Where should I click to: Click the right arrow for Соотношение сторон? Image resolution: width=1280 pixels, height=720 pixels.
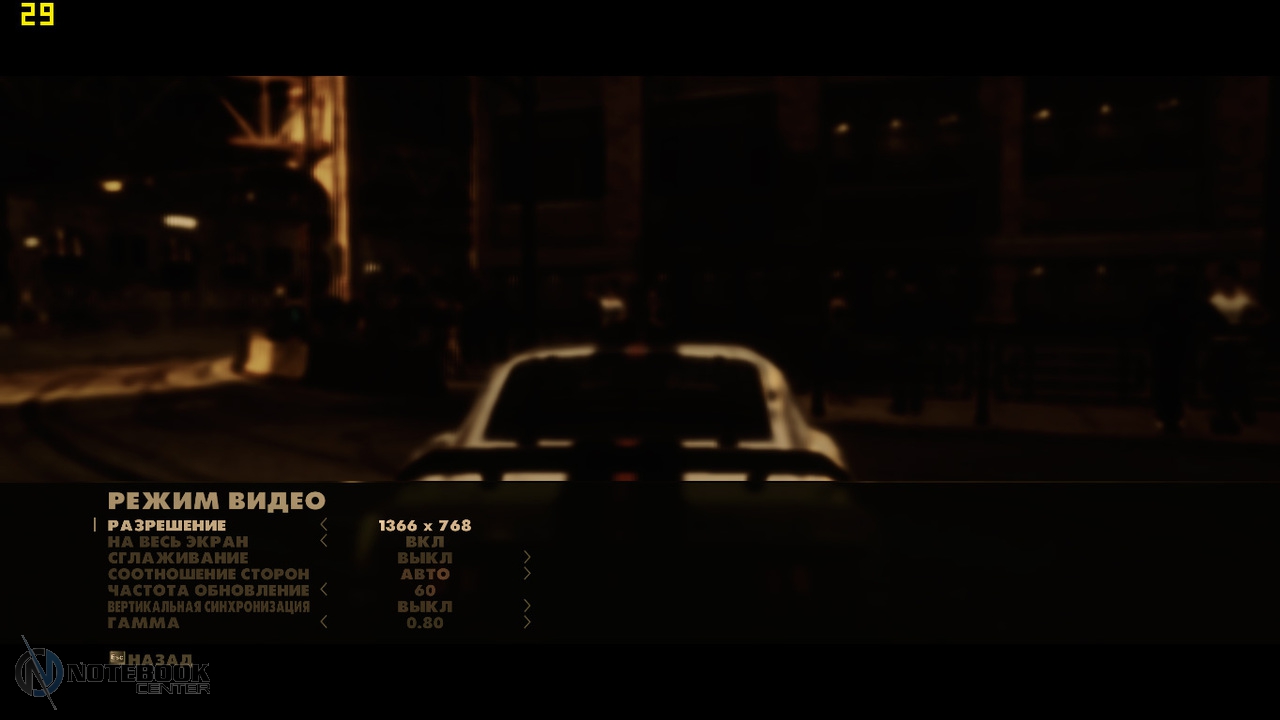coord(527,574)
